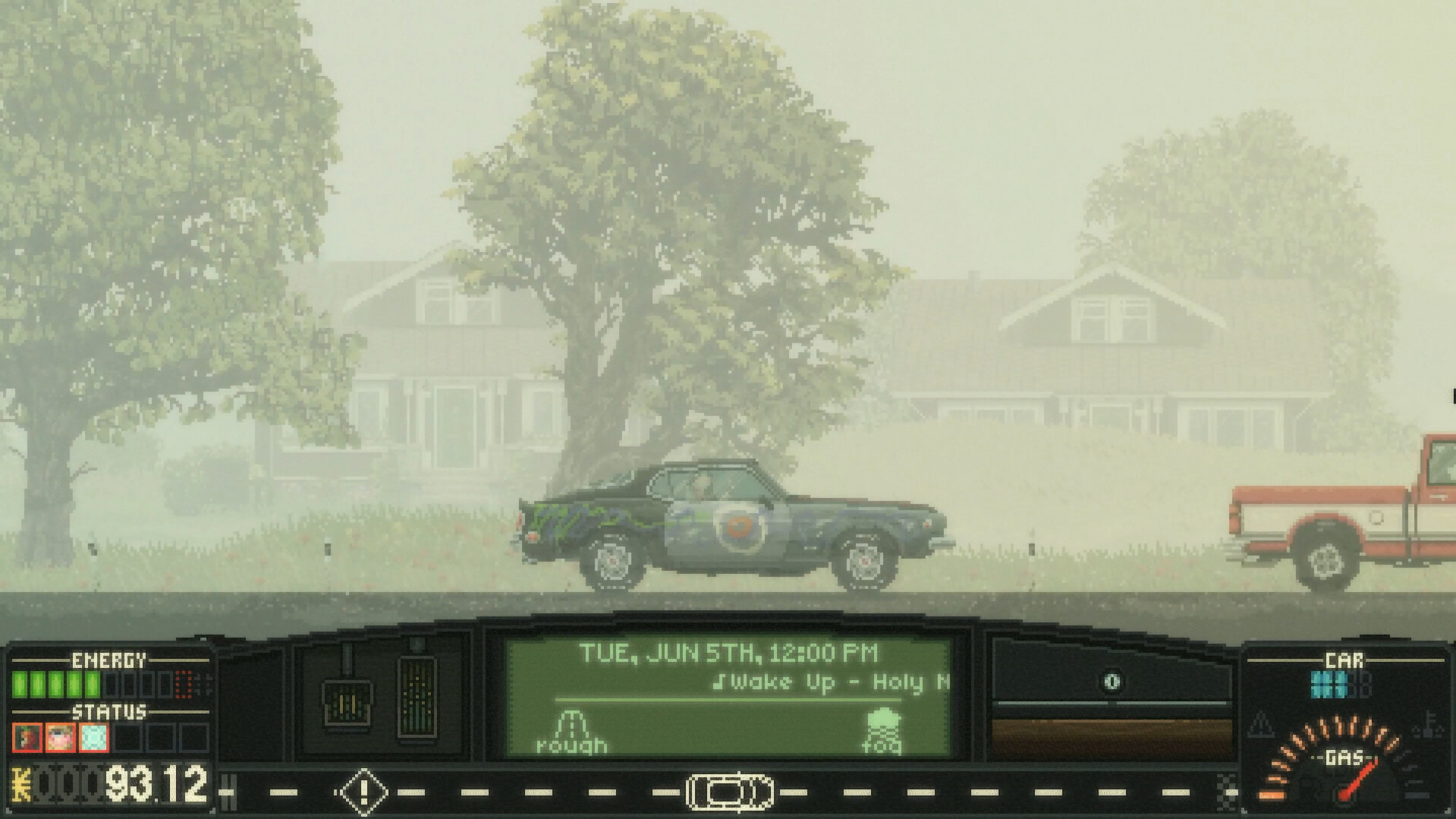The width and height of the screenshot is (1456, 819).
Task: Click the red status effect icon
Action: coord(27,738)
